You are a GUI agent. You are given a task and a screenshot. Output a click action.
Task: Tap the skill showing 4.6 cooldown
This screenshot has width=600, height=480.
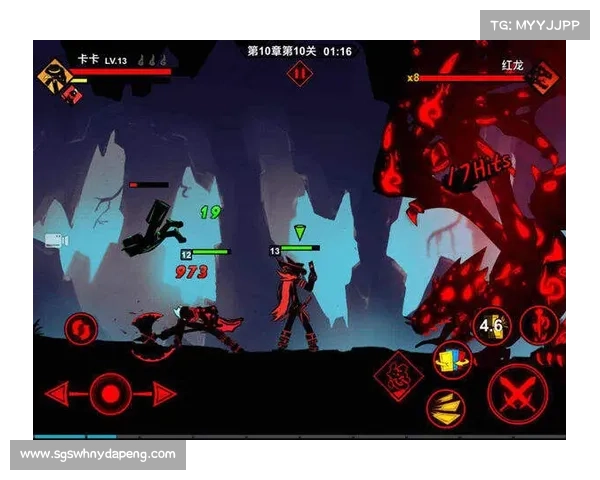point(492,327)
